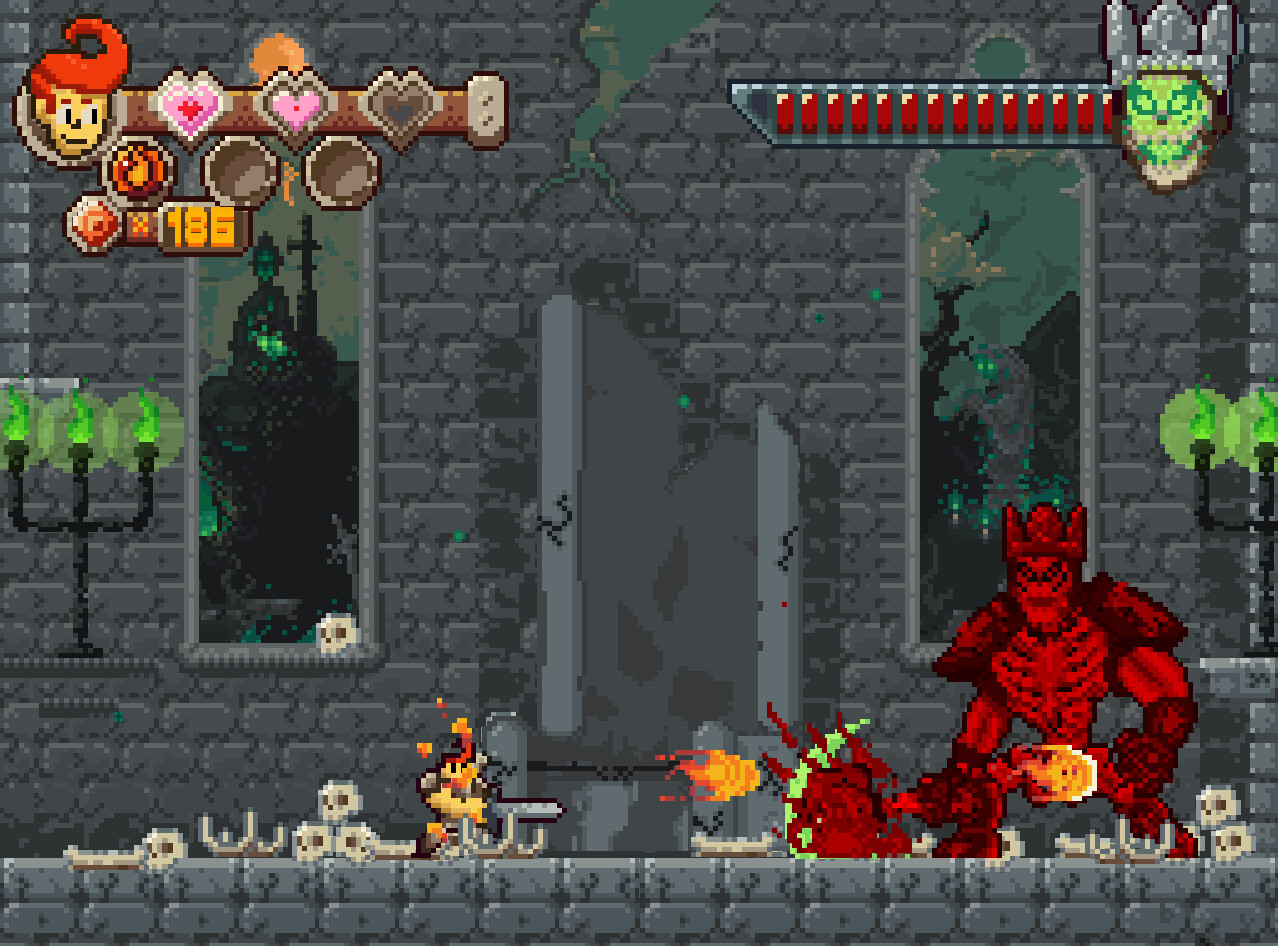Select the fire orb ability slot
Image resolution: width=1278 pixels, height=946 pixels.
pos(138,171)
